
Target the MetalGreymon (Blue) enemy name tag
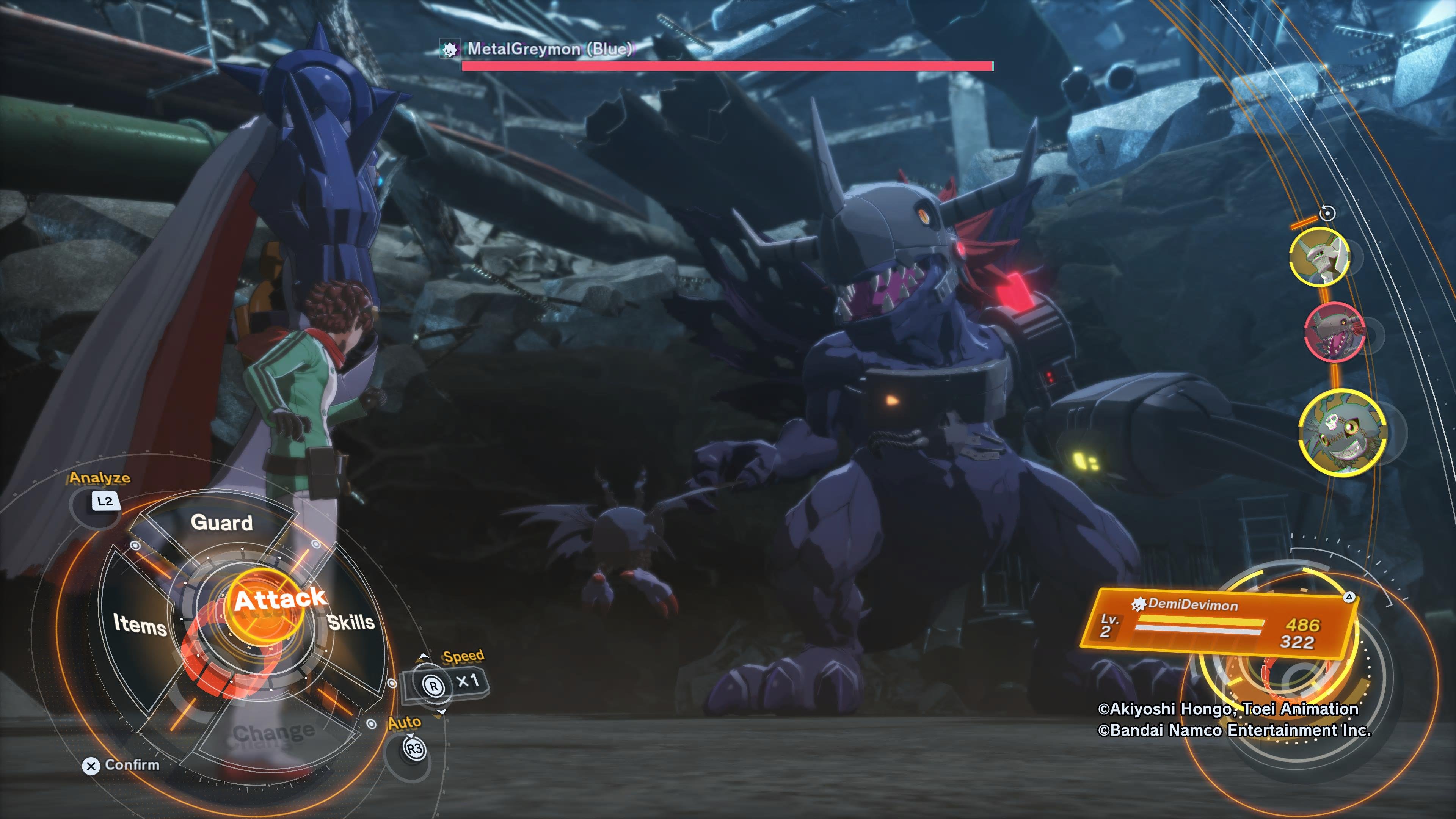(x=548, y=49)
